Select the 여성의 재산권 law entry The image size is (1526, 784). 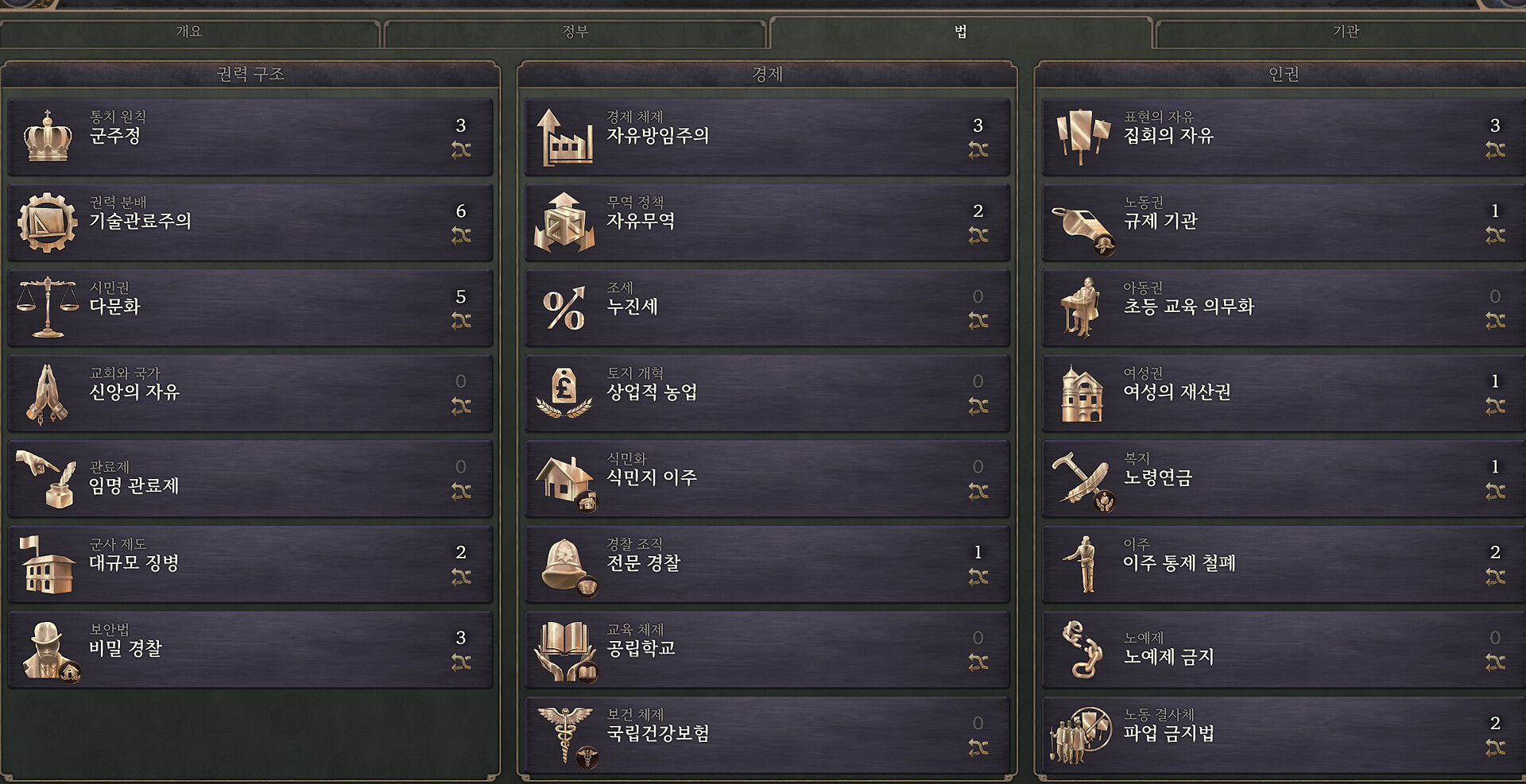click(x=1284, y=393)
